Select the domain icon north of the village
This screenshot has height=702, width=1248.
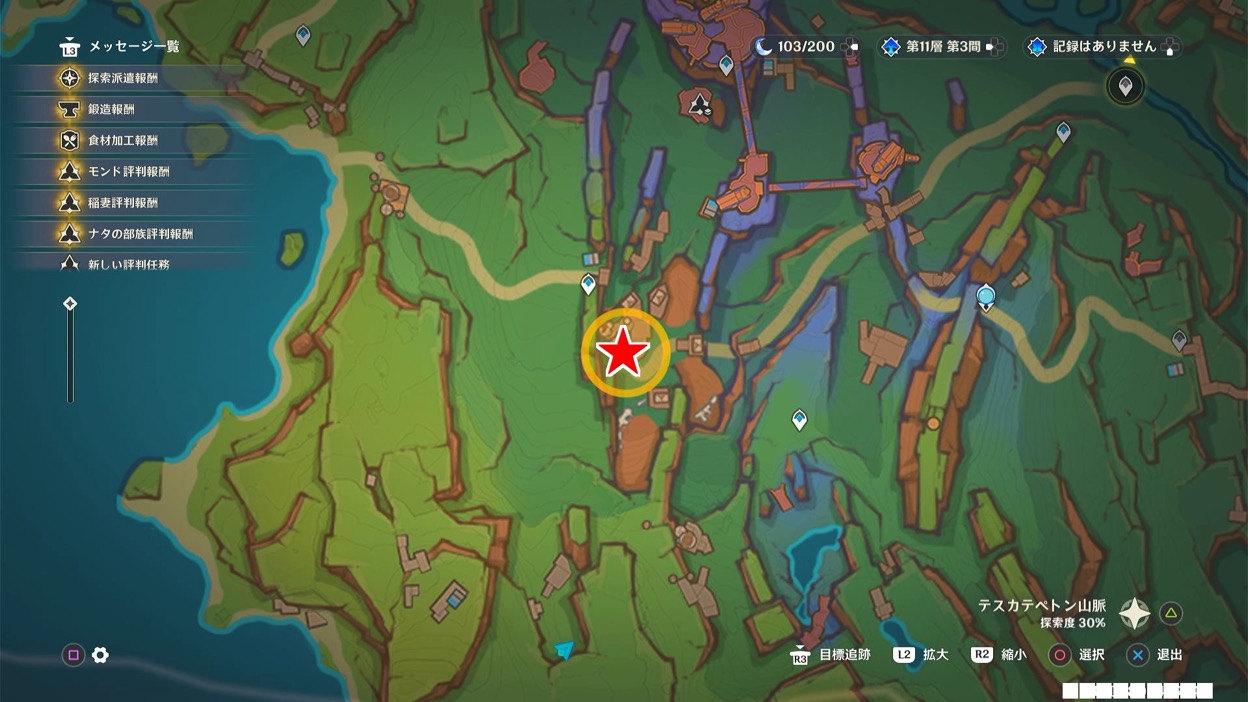point(698,103)
